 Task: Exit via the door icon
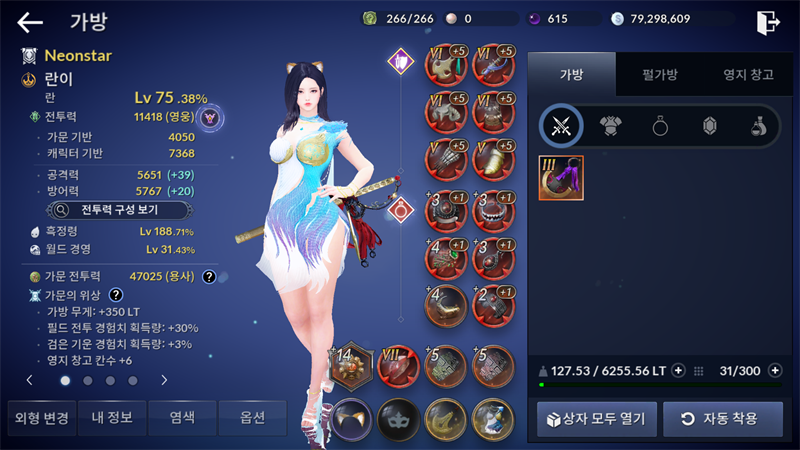[767, 22]
